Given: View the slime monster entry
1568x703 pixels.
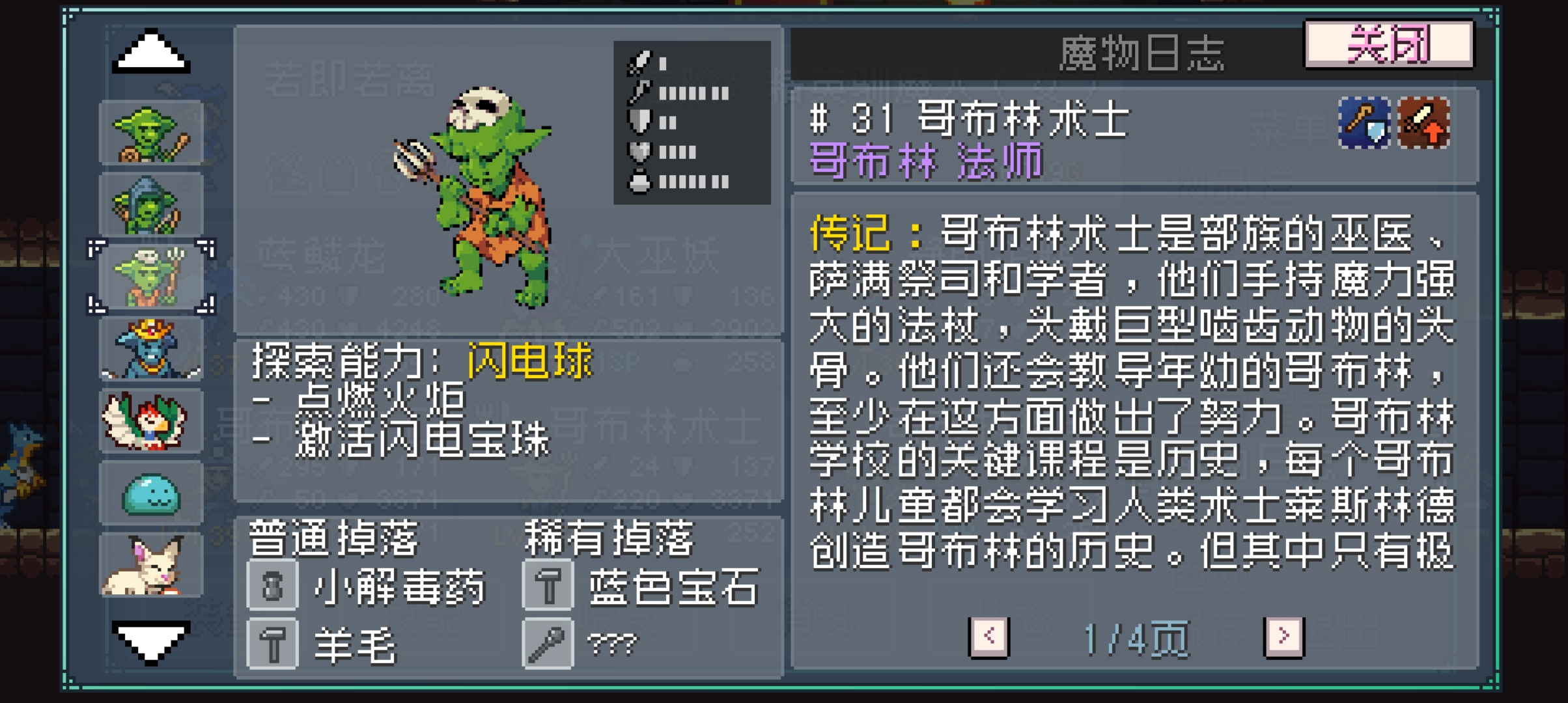Looking at the screenshot, I should coord(151,493).
